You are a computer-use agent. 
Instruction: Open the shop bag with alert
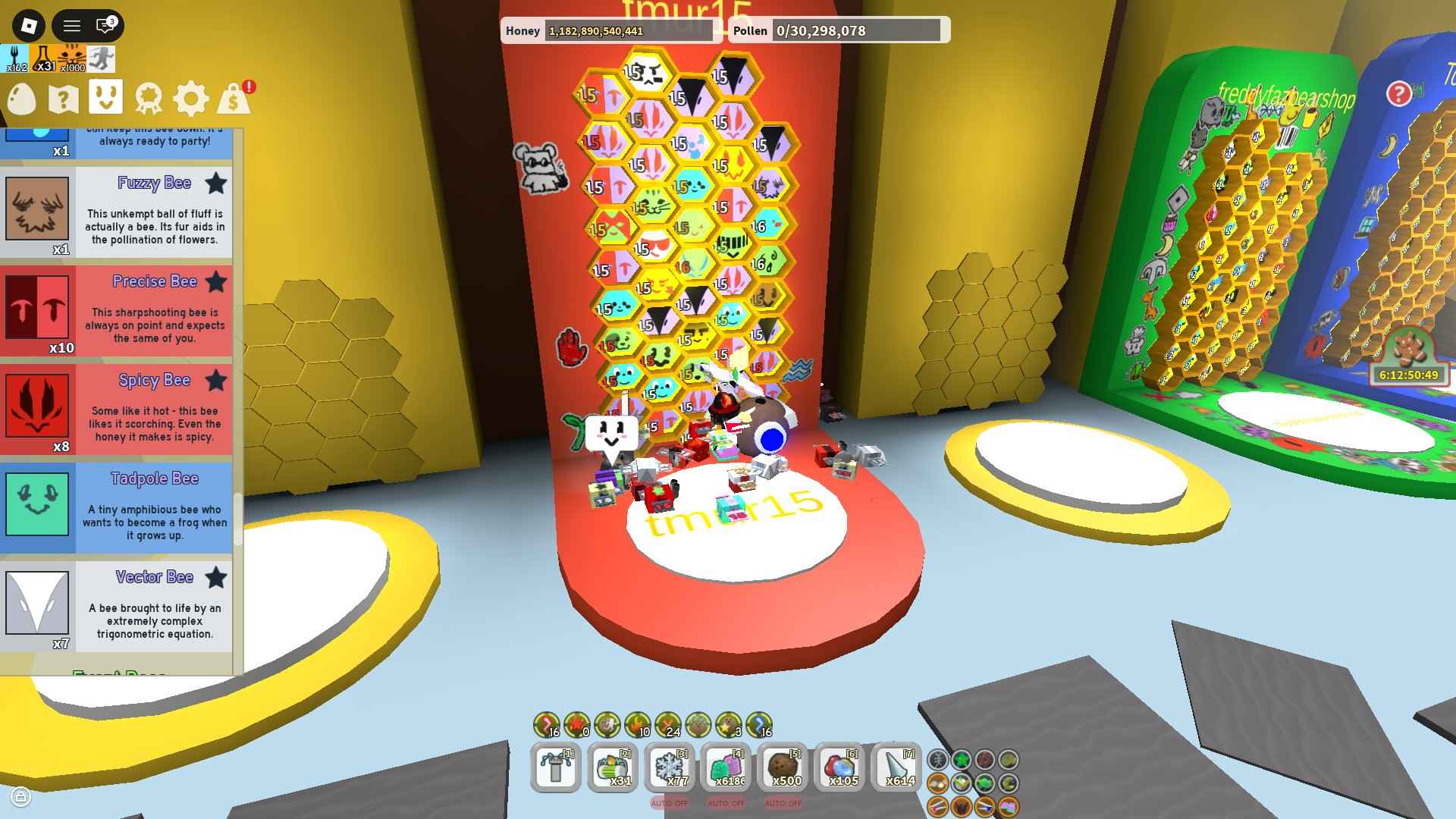[x=235, y=99]
